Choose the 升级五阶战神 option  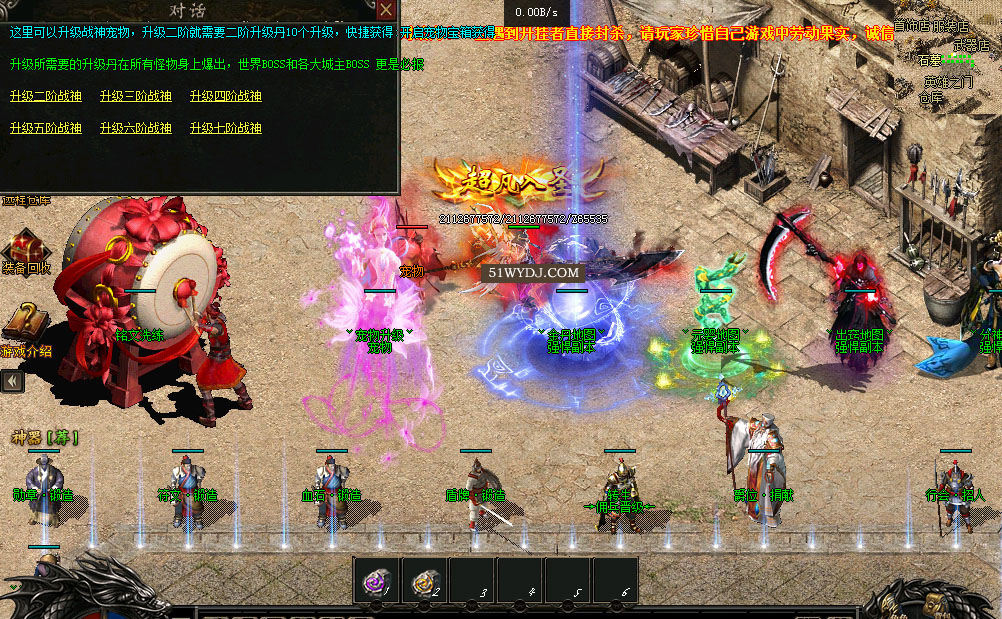tap(45, 128)
